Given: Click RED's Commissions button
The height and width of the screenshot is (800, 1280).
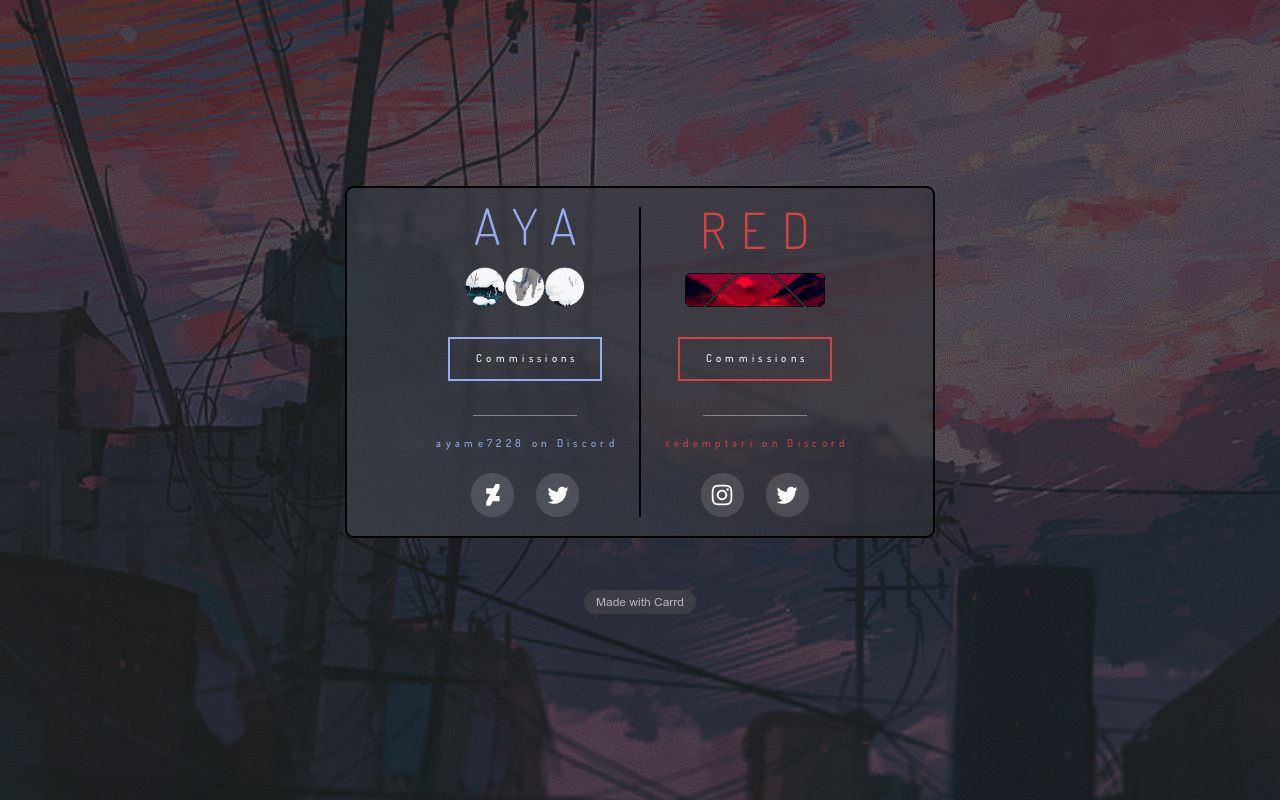Looking at the screenshot, I should [755, 358].
